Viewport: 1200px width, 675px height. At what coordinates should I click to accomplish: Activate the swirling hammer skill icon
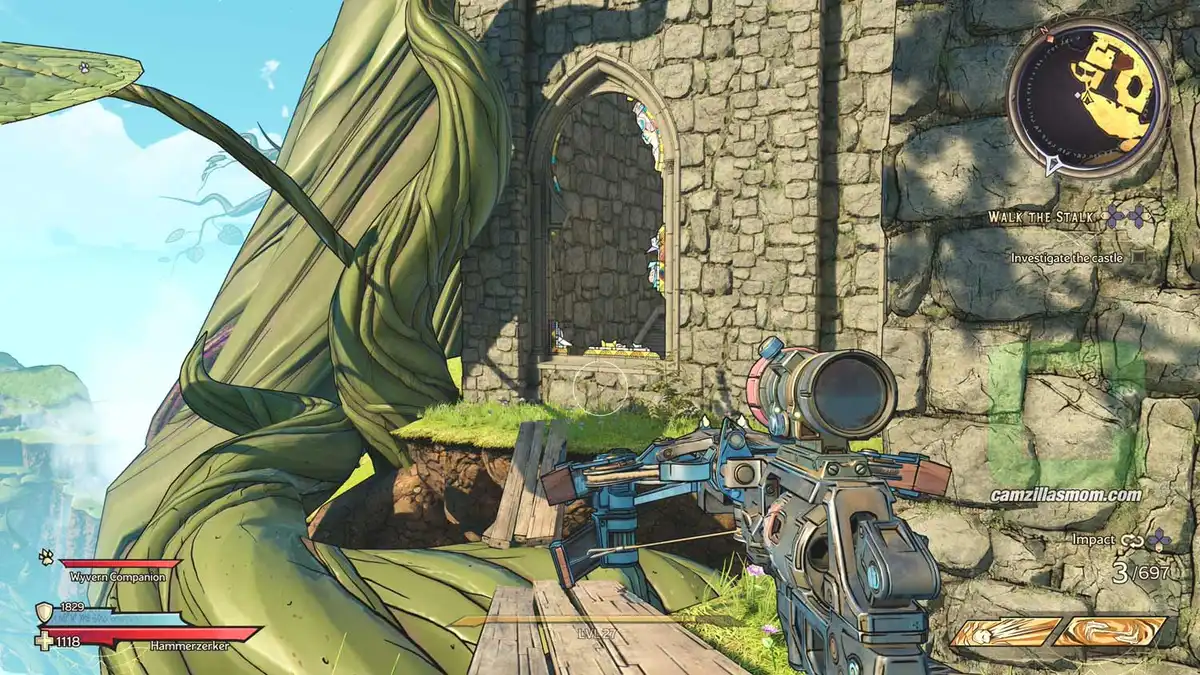coord(1110,632)
